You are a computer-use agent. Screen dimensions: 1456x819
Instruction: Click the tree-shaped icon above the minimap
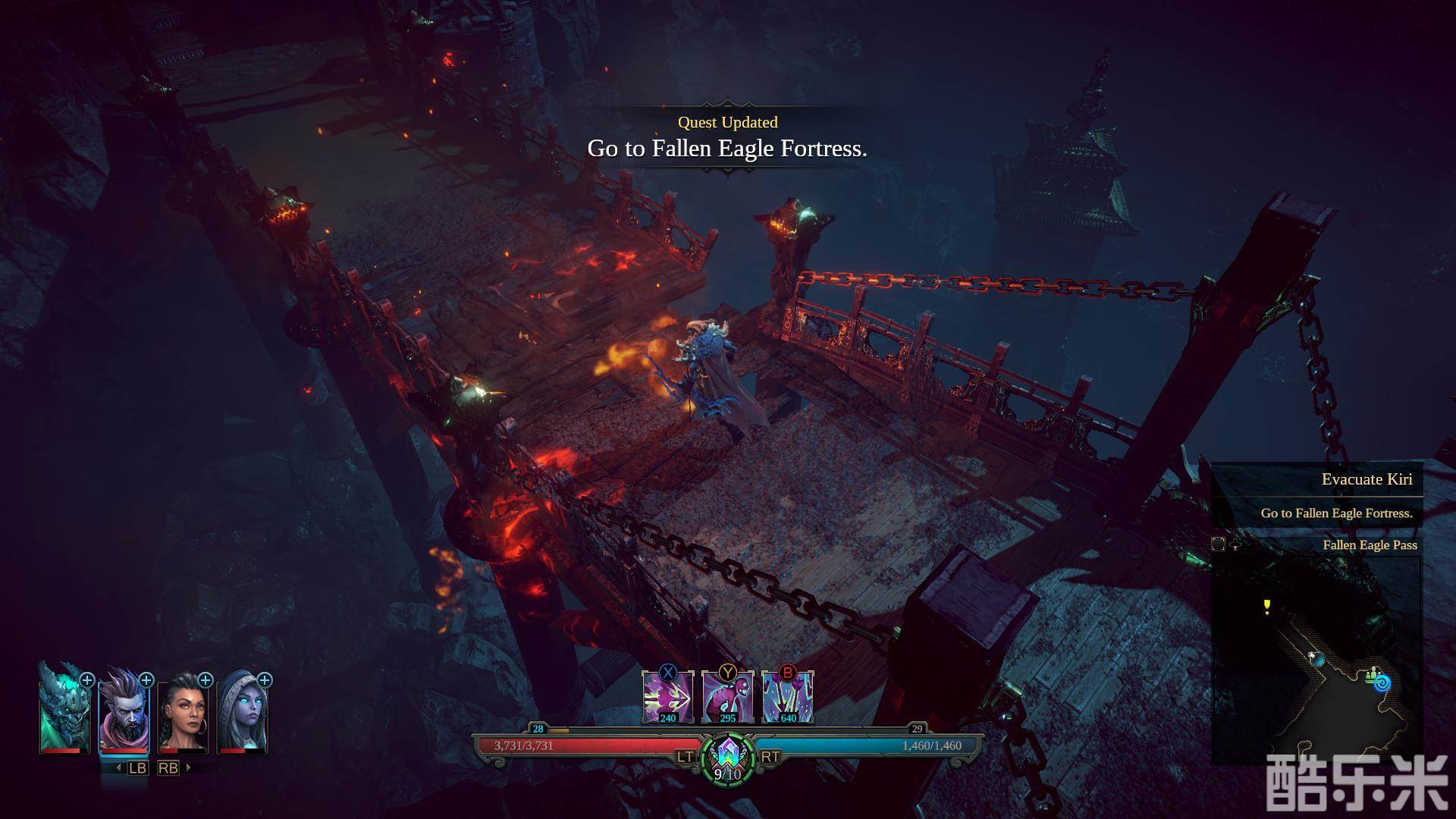pyautogui.click(x=1235, y=544)
